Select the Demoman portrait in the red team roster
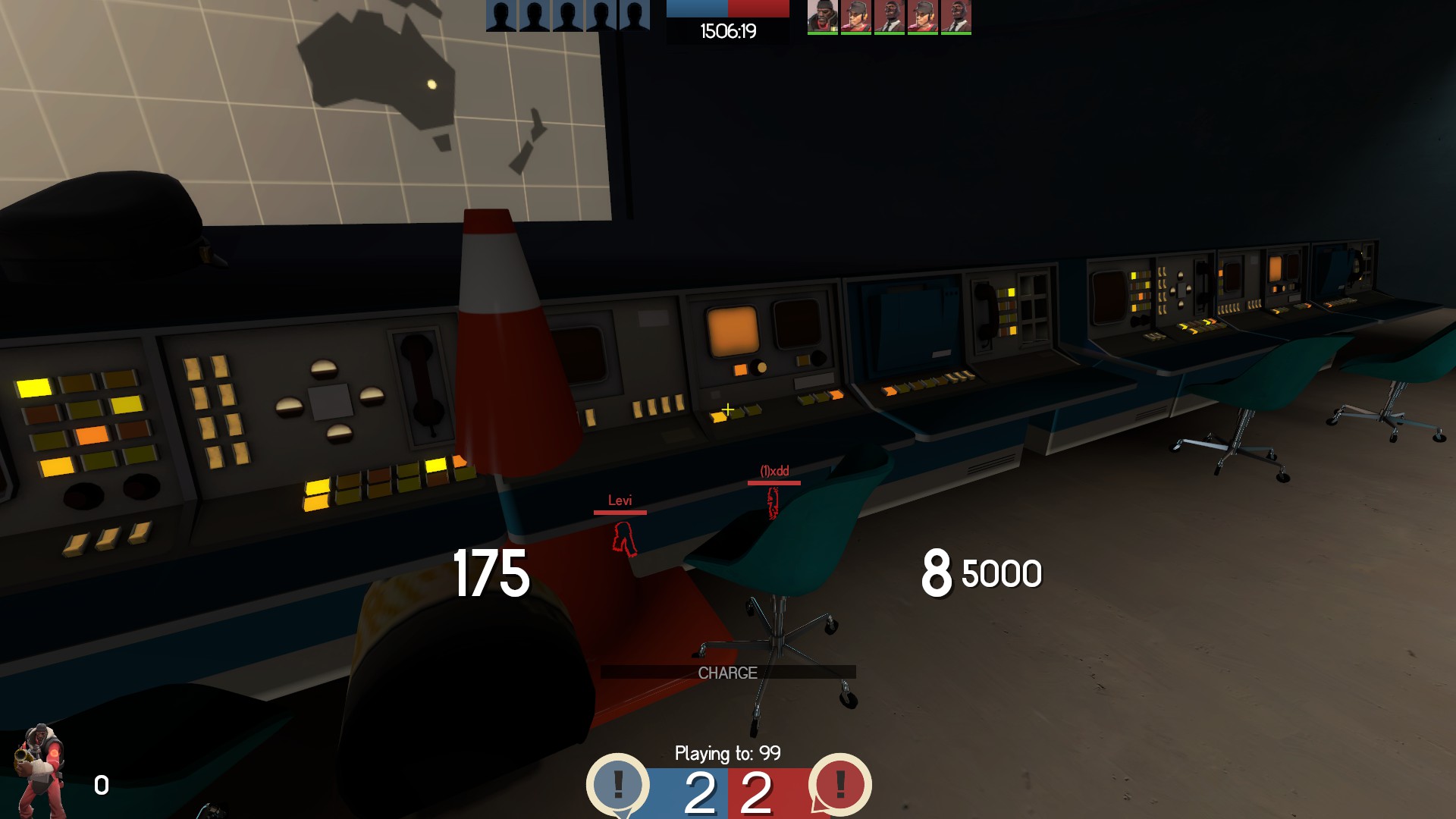 click(x=822, y=17)
